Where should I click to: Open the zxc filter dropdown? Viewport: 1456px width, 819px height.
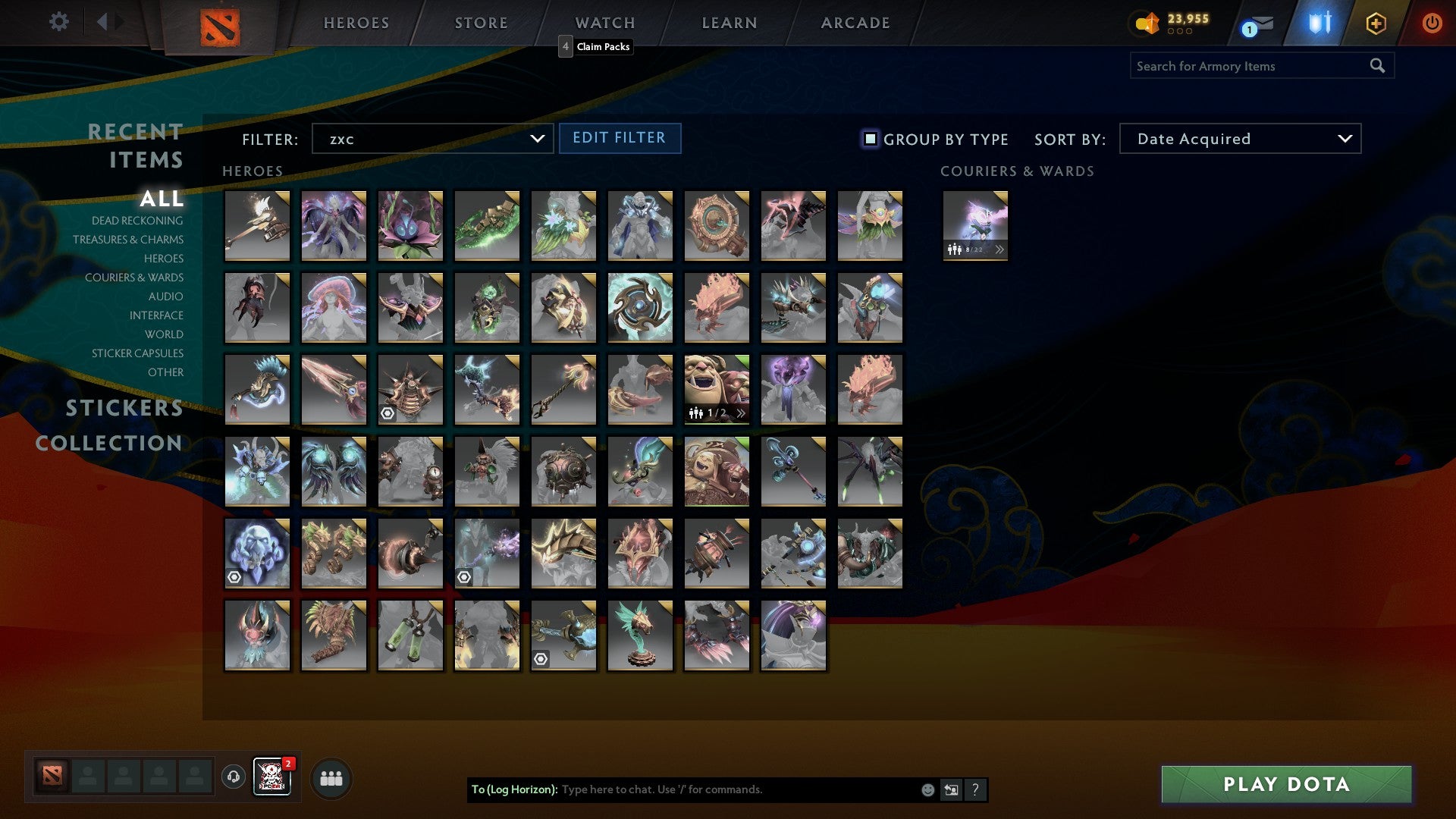[x=431, y=138]
